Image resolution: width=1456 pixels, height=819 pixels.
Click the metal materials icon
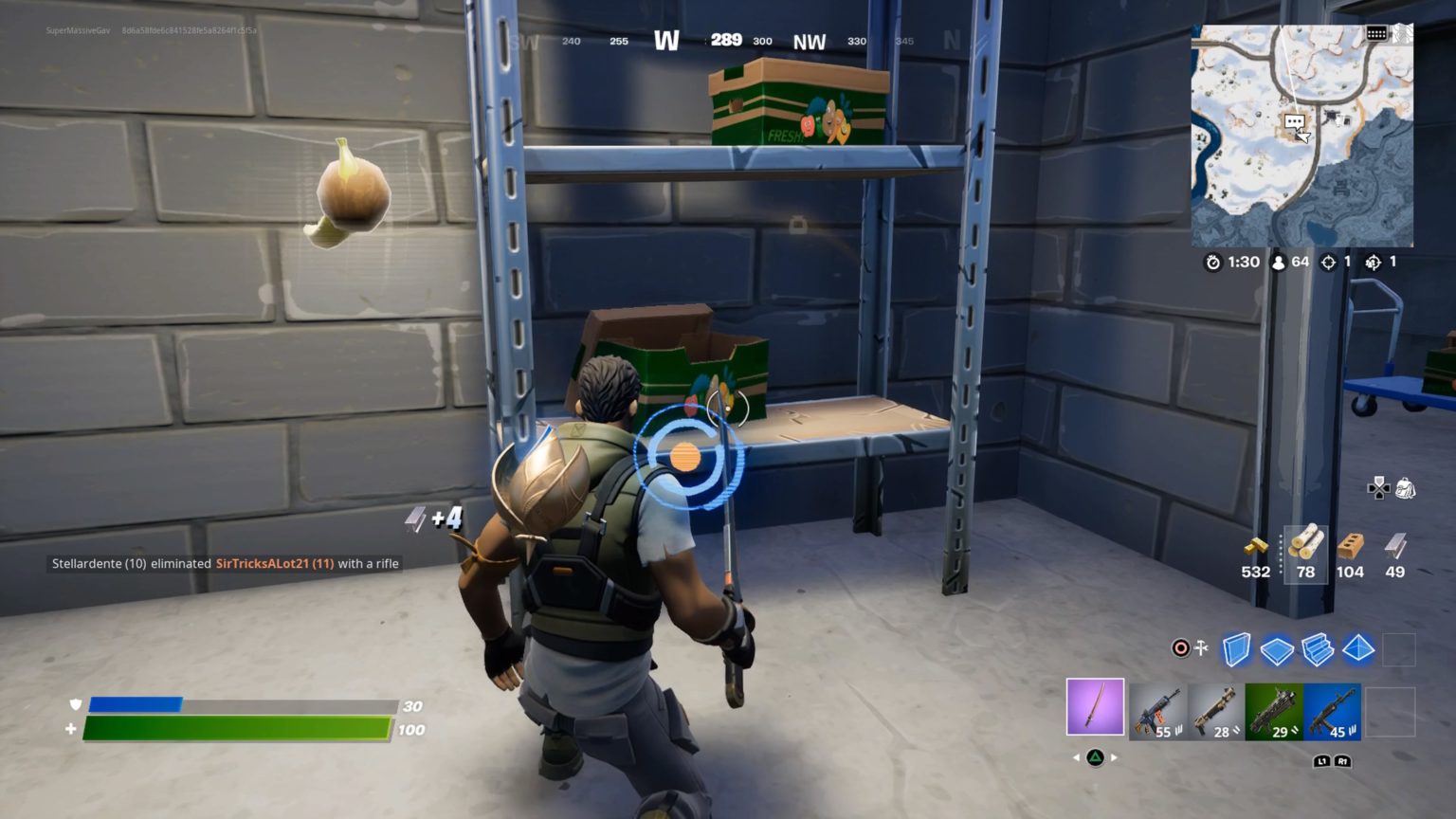click(1394, 546)
